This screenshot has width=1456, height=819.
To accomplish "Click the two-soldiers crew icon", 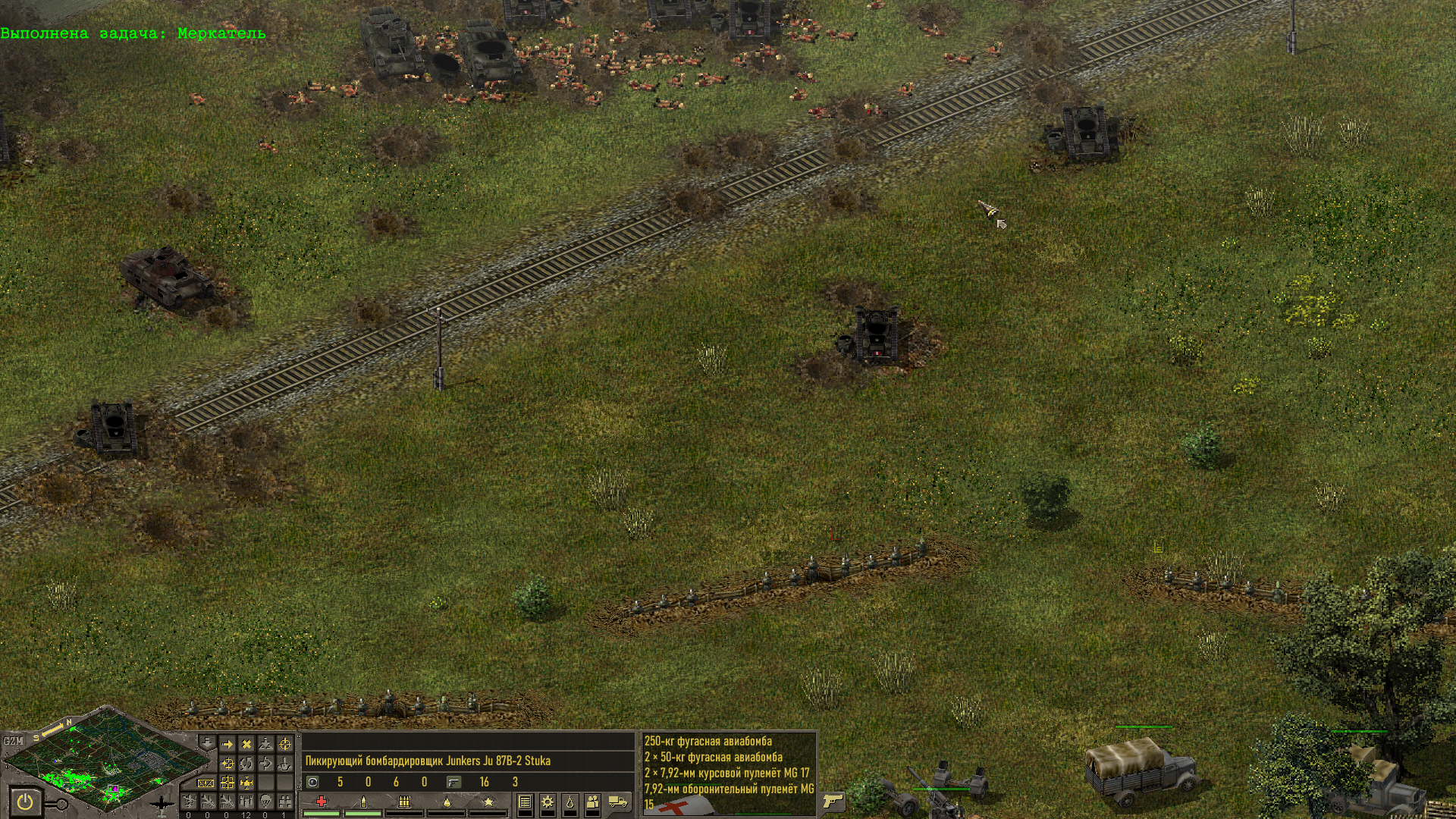I will click(593, 802).
